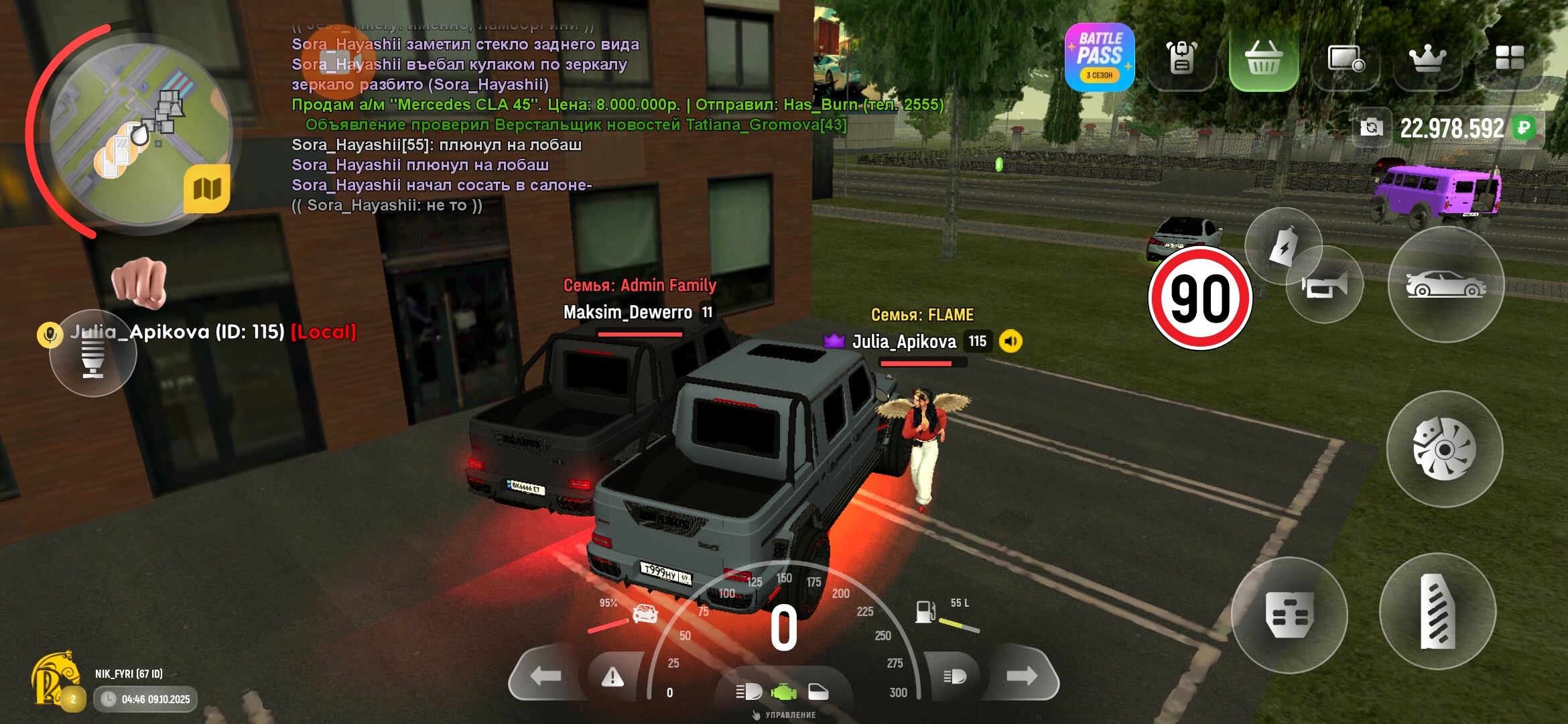Tap the brake pedal
1568x724 pixels.
click(1289, 615)
